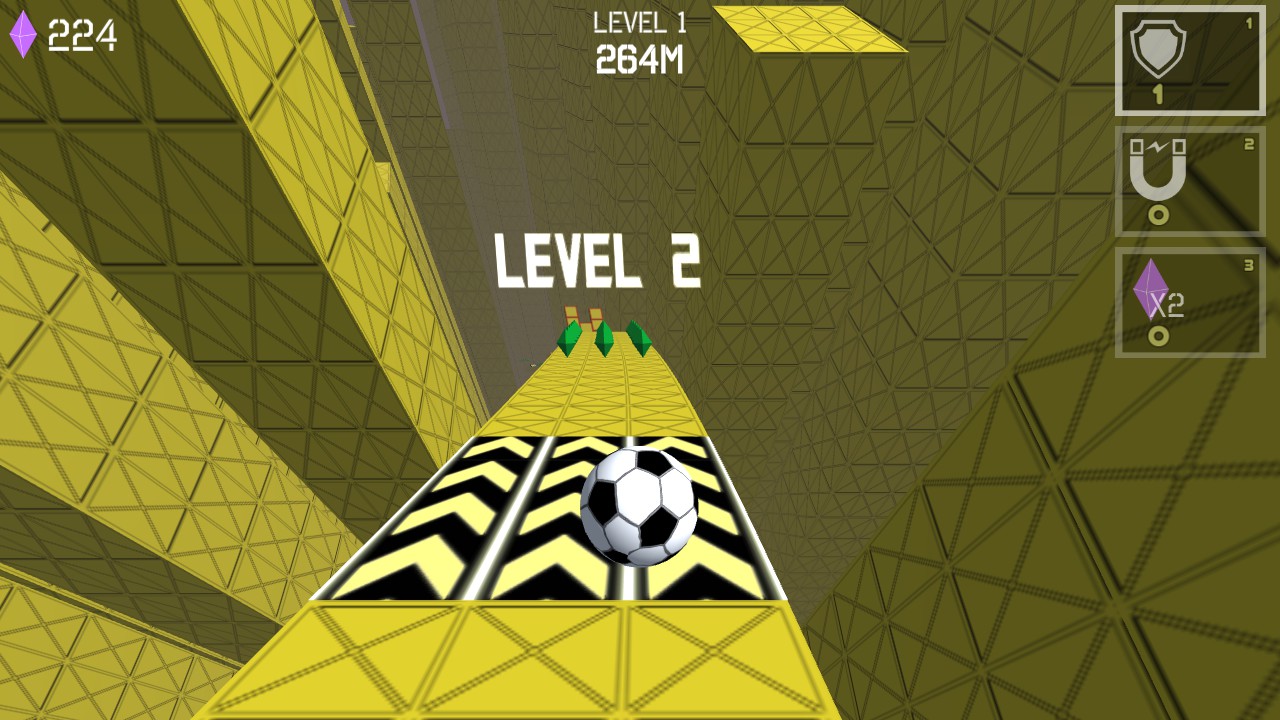Click the LEVEL 2 banner text
1280x720 pixels.
(x=597, y=262)
